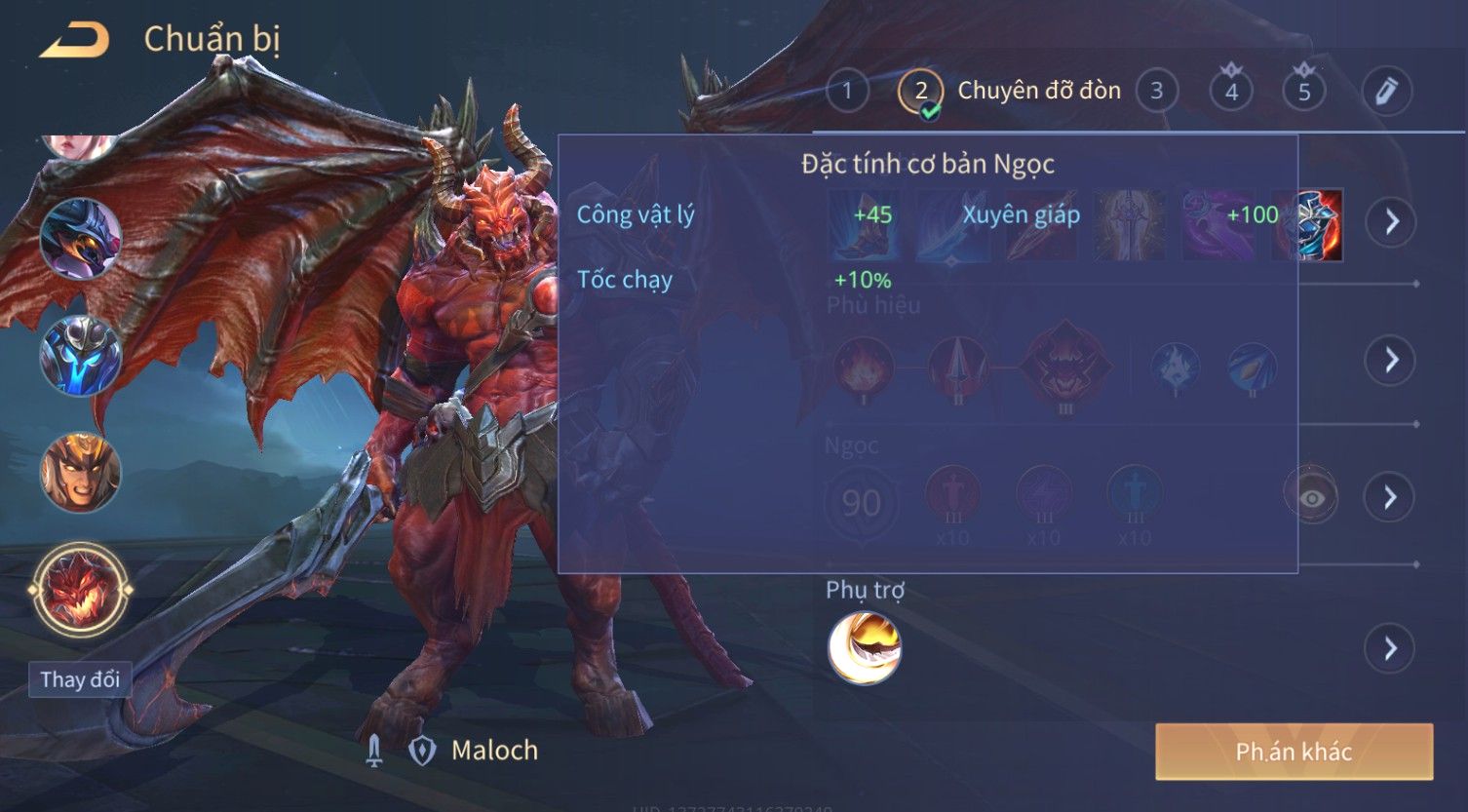Select preset slot number 1
The height and width of the screenshot is (812, 1468).
pyautogui.click(x=847, y=92)
